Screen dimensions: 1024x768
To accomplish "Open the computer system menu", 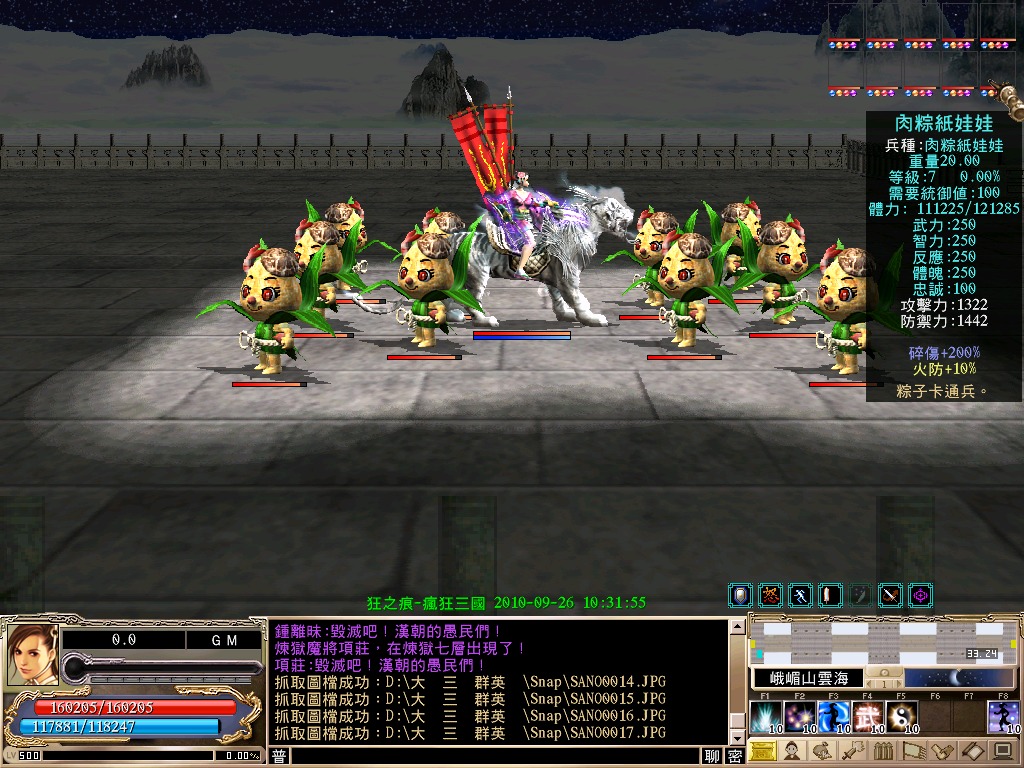I will tap(1003, 751).
